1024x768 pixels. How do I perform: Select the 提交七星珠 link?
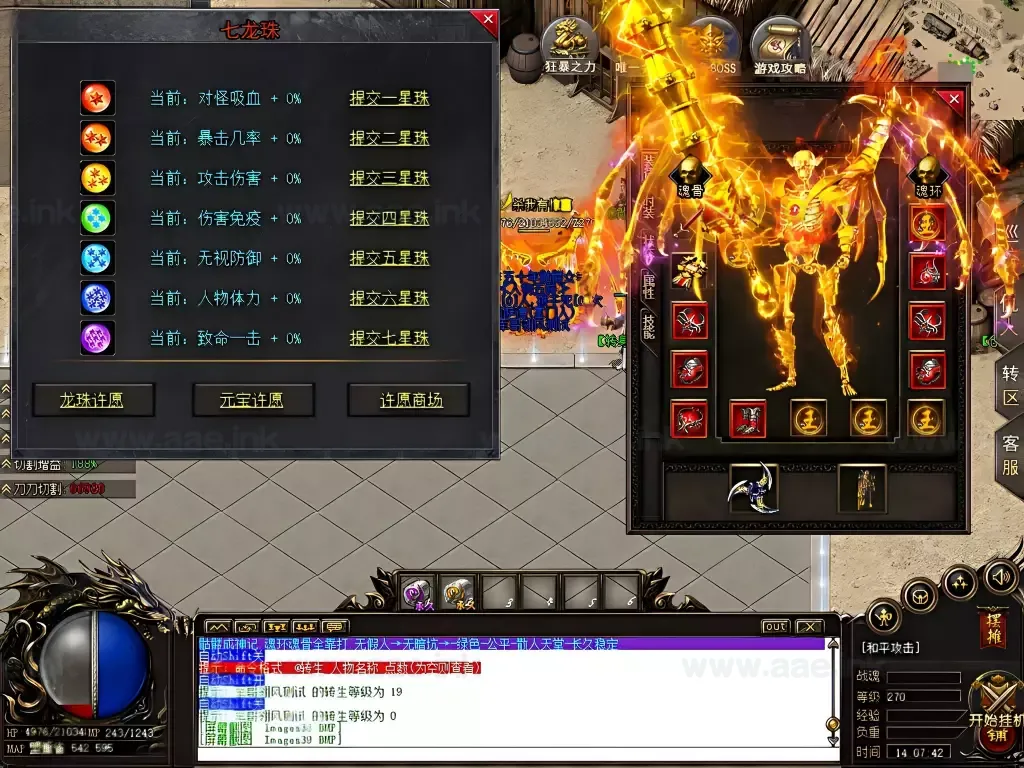point(389,338)
